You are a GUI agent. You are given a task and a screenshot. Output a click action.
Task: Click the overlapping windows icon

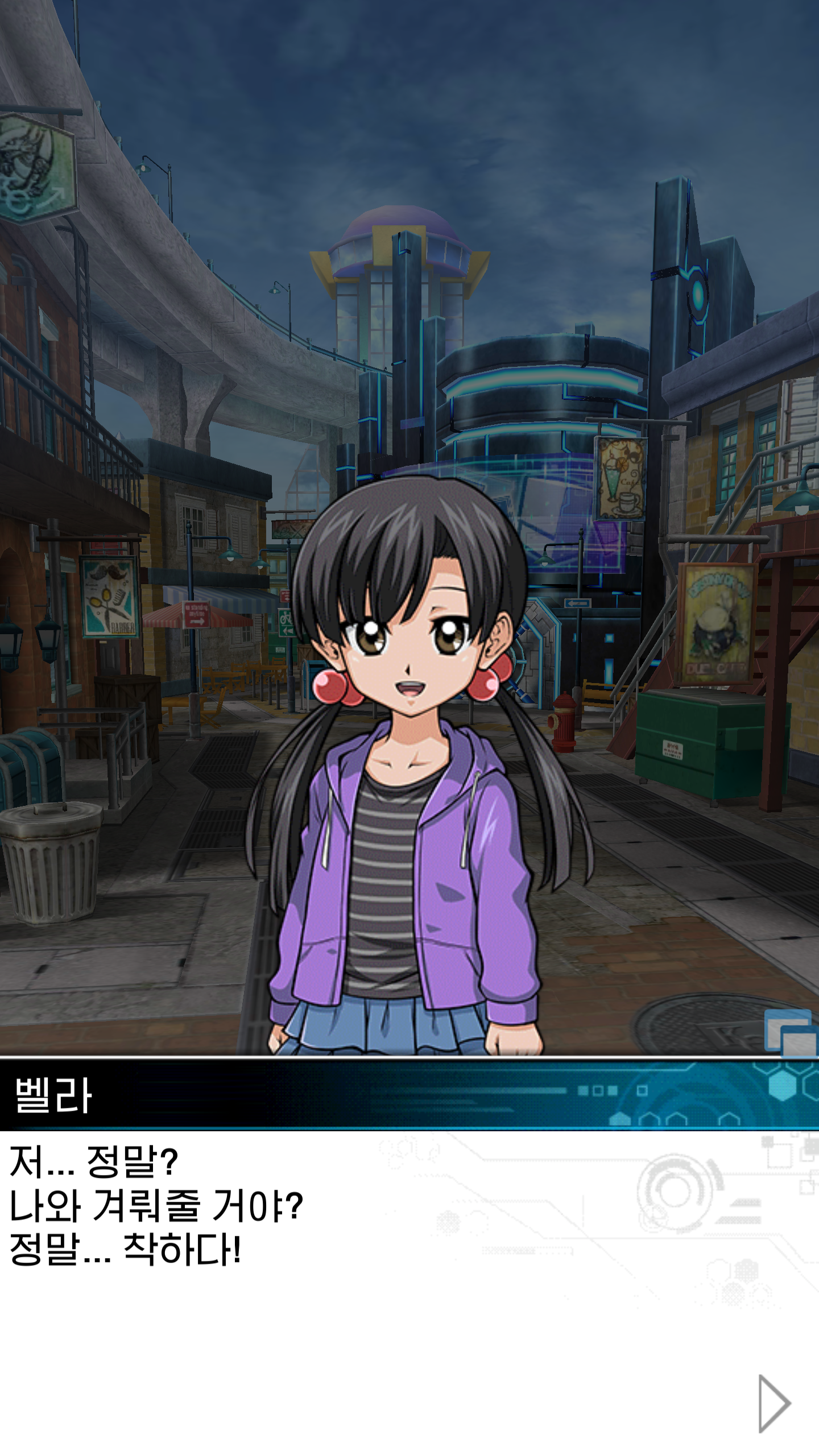(x=791, y=1033)
